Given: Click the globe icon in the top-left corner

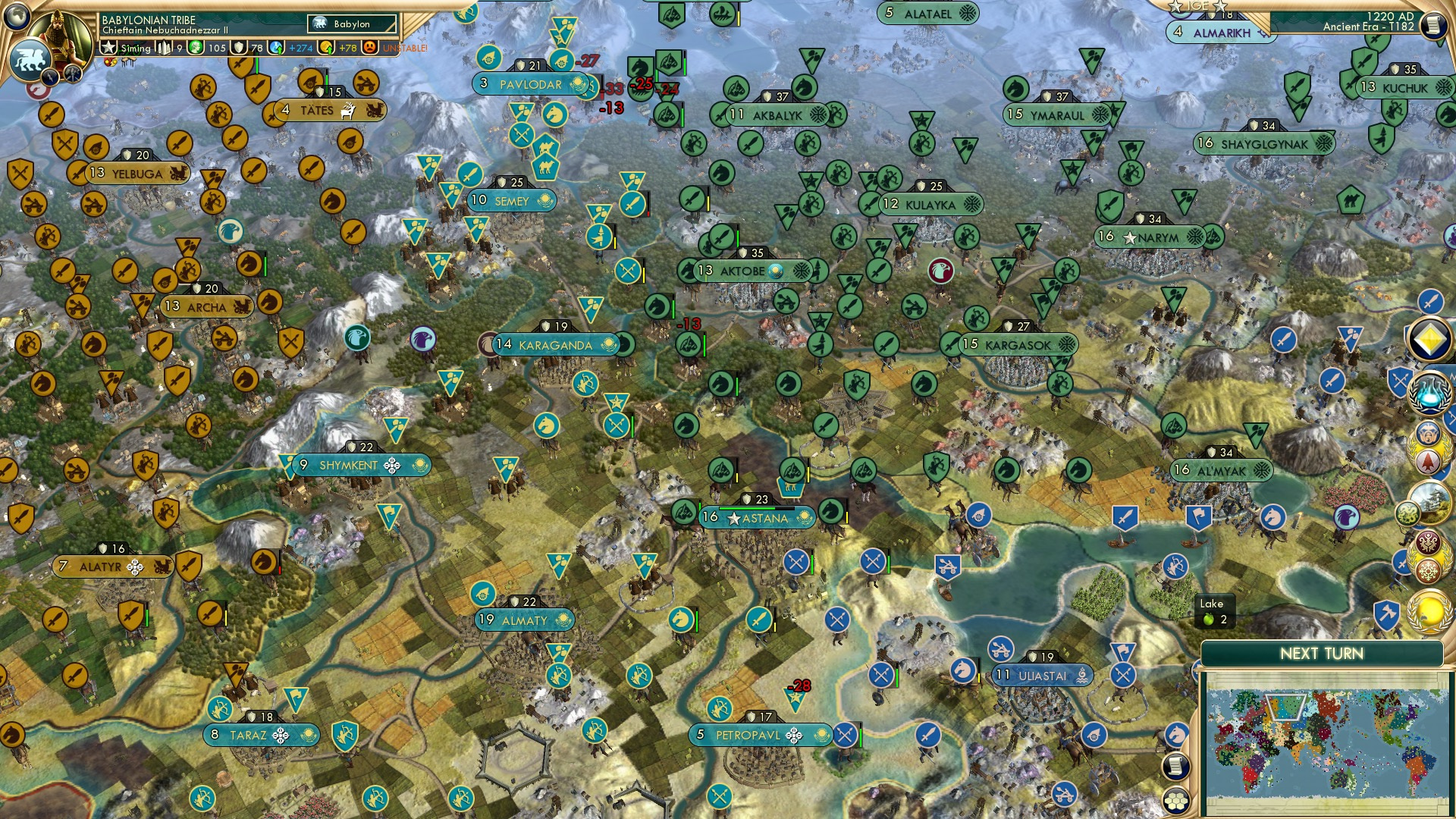Looking at the screenshot, I should click(17, 17).
